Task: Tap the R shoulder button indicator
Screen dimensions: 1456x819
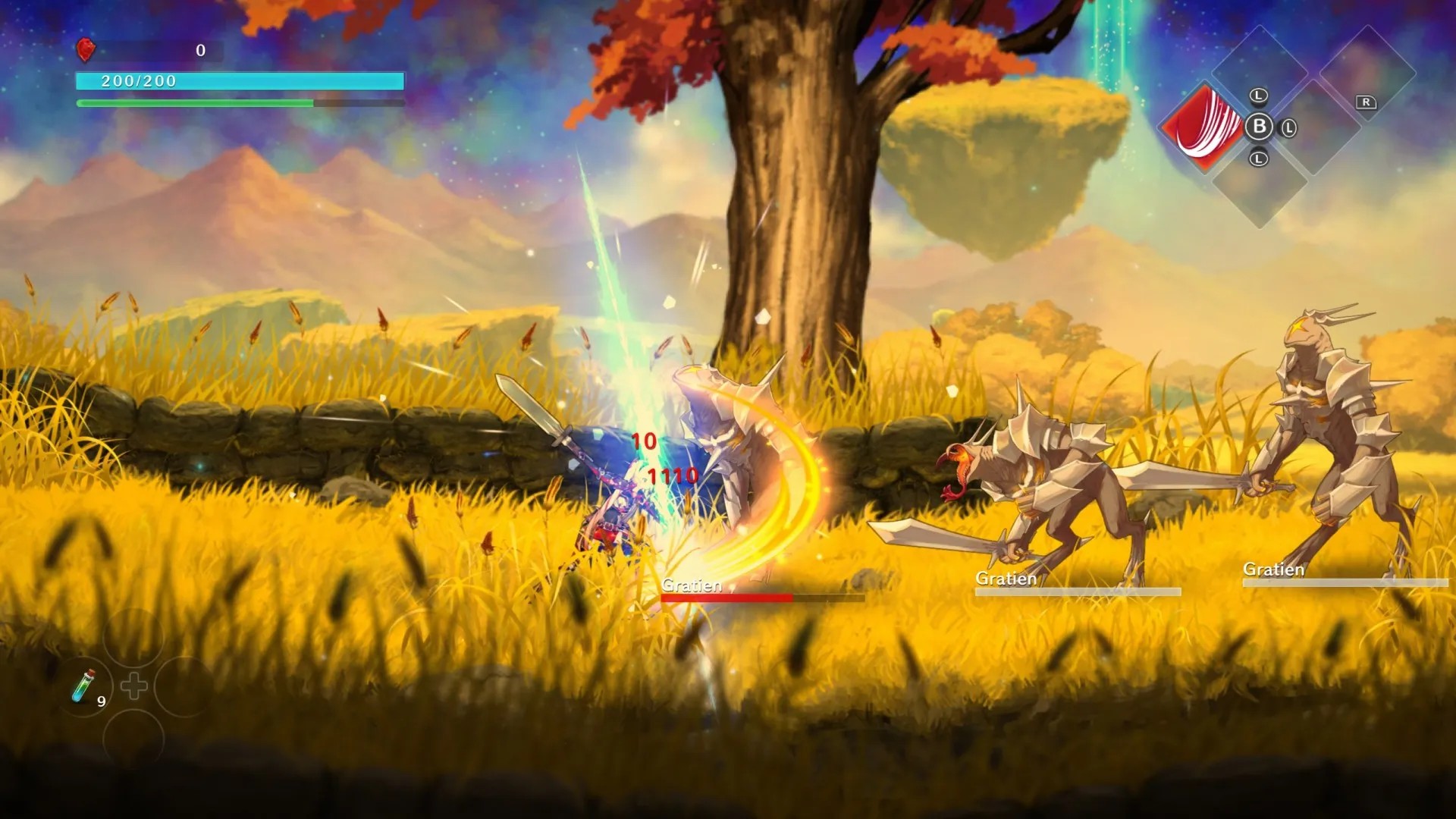Action: click(x=1366, y=103)
